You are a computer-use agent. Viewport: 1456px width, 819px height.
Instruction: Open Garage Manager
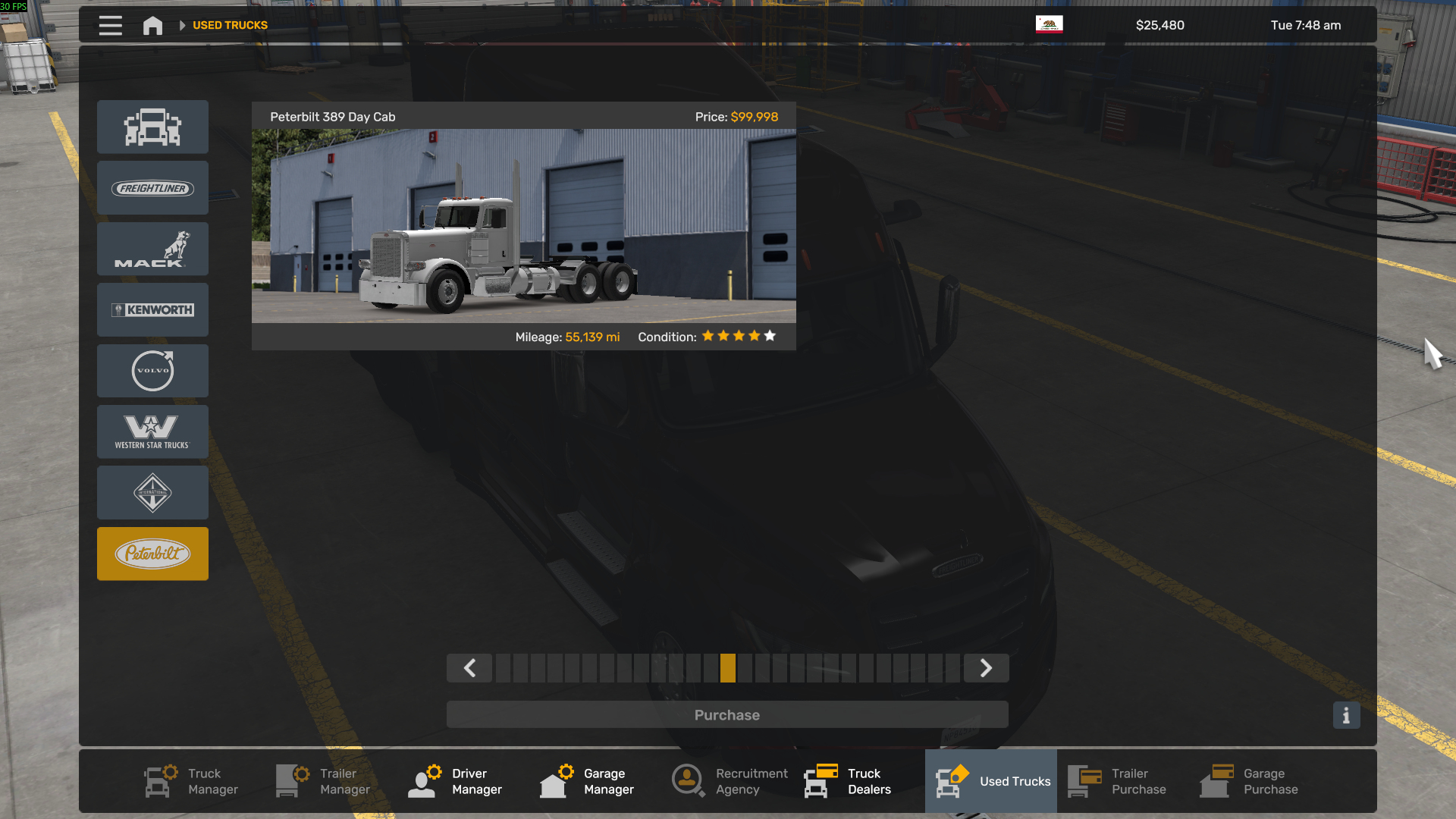point(588,781)
